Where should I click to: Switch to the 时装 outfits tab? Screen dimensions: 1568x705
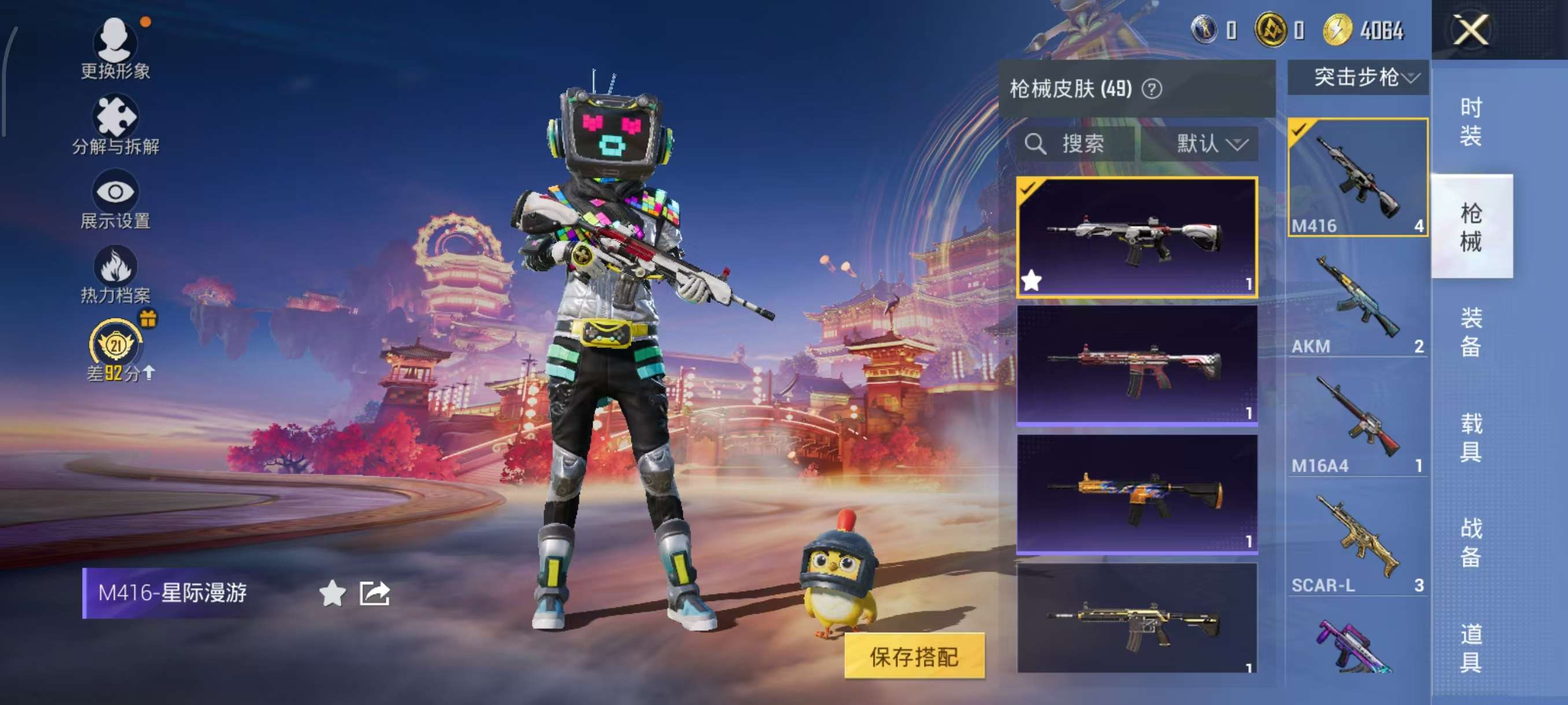coord(1470,122)
